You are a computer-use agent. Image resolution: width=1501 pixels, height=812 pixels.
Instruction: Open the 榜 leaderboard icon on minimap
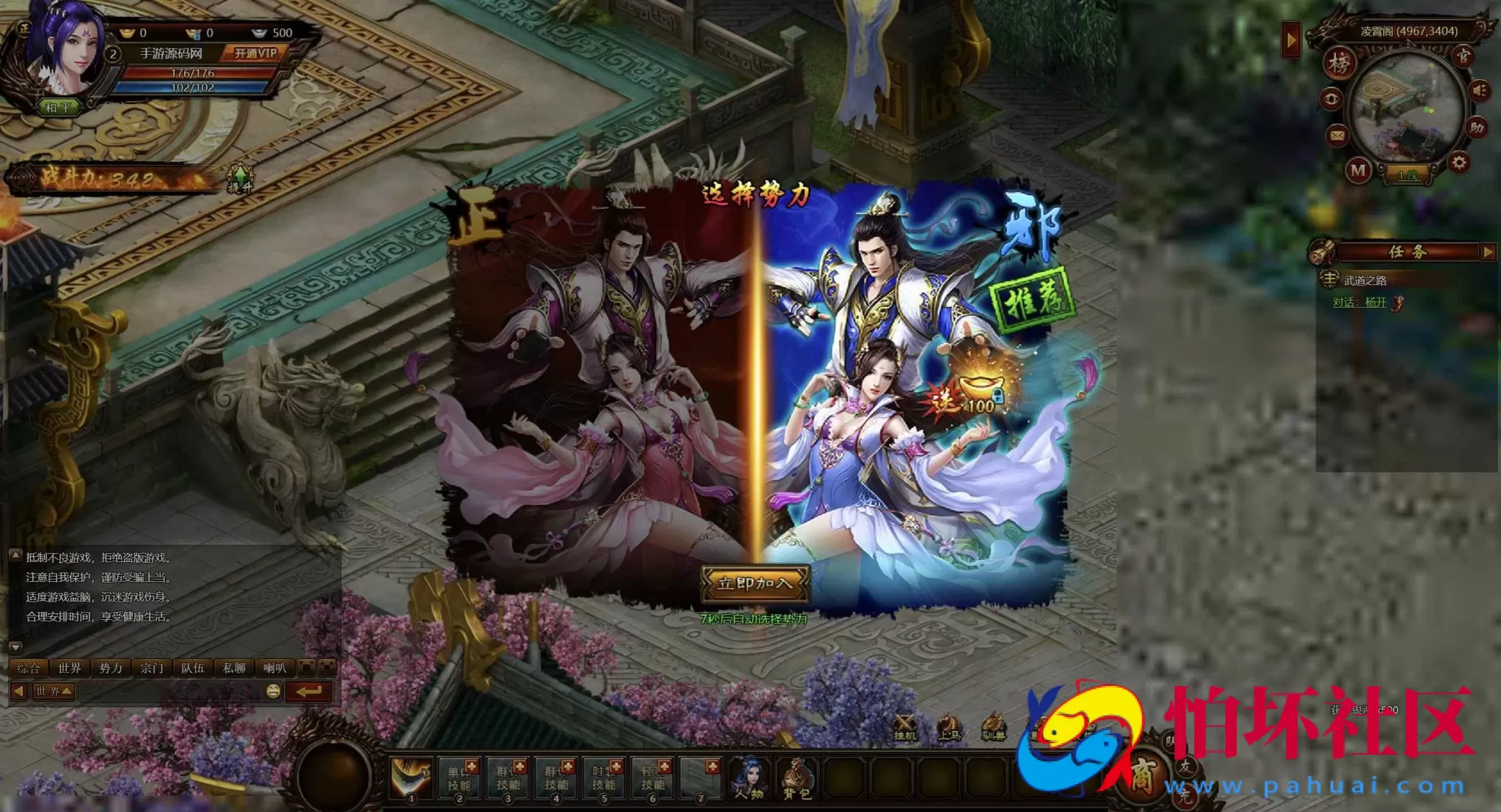click(x=1339, y=64)
